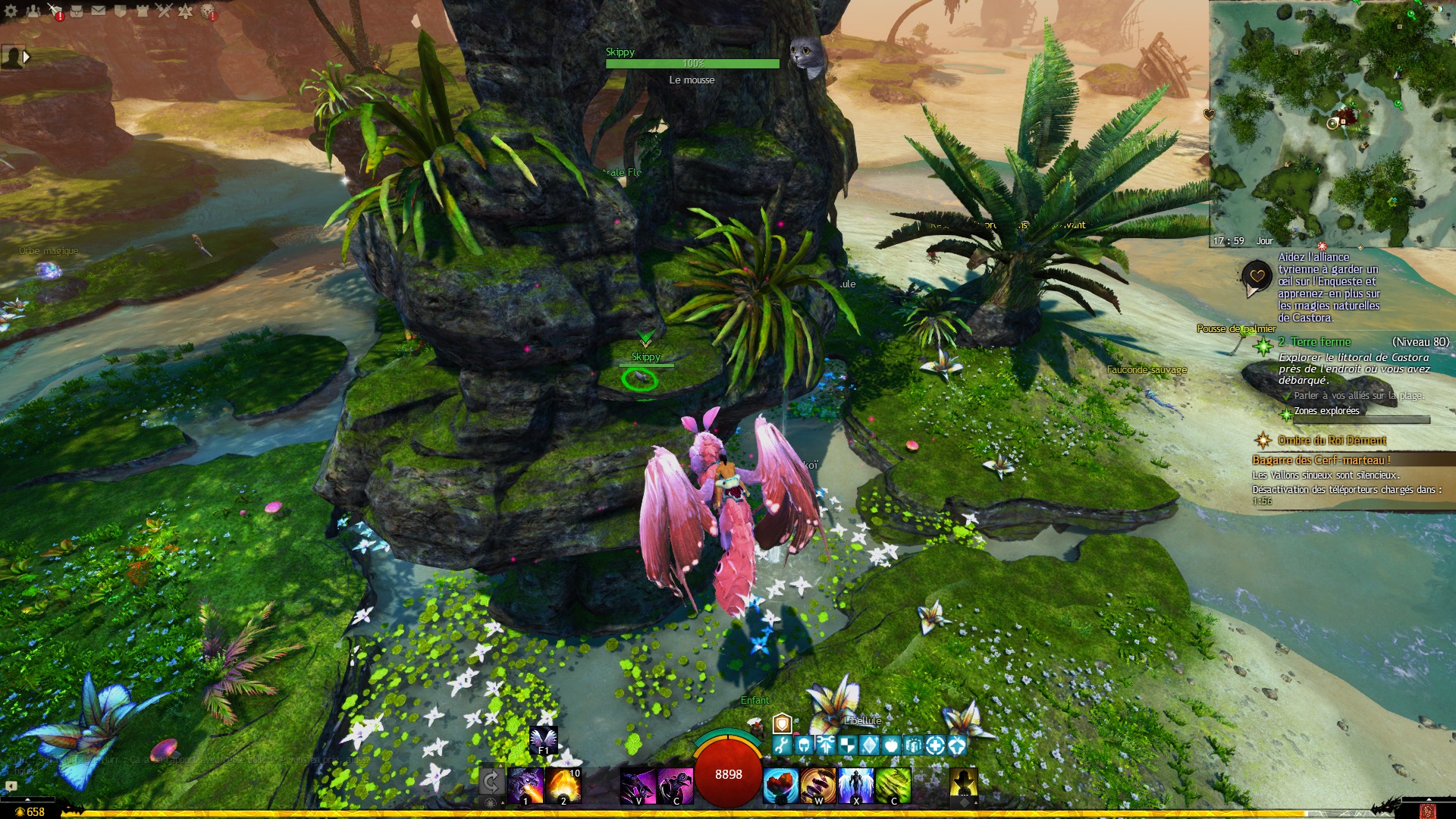The image size is (1456, 819).
Task: Expand the party portrait arrow
Action: point(27,57)
